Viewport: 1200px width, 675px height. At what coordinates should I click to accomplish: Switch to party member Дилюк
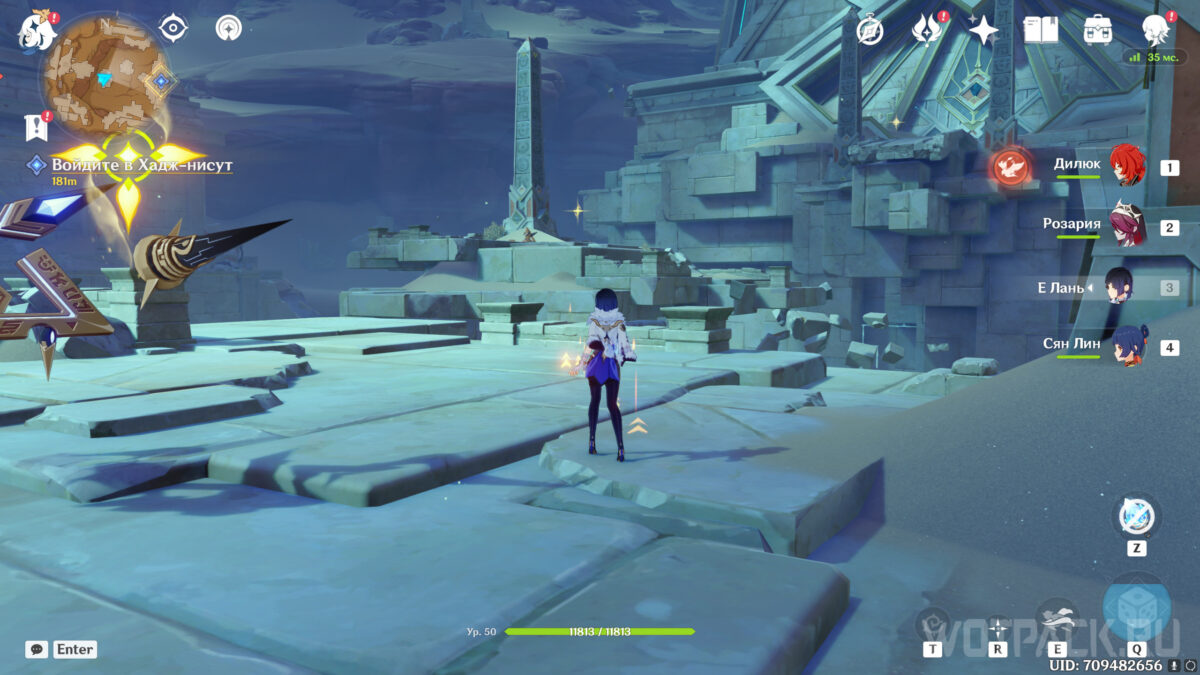pyautogui.click(x=1128, y=166)
